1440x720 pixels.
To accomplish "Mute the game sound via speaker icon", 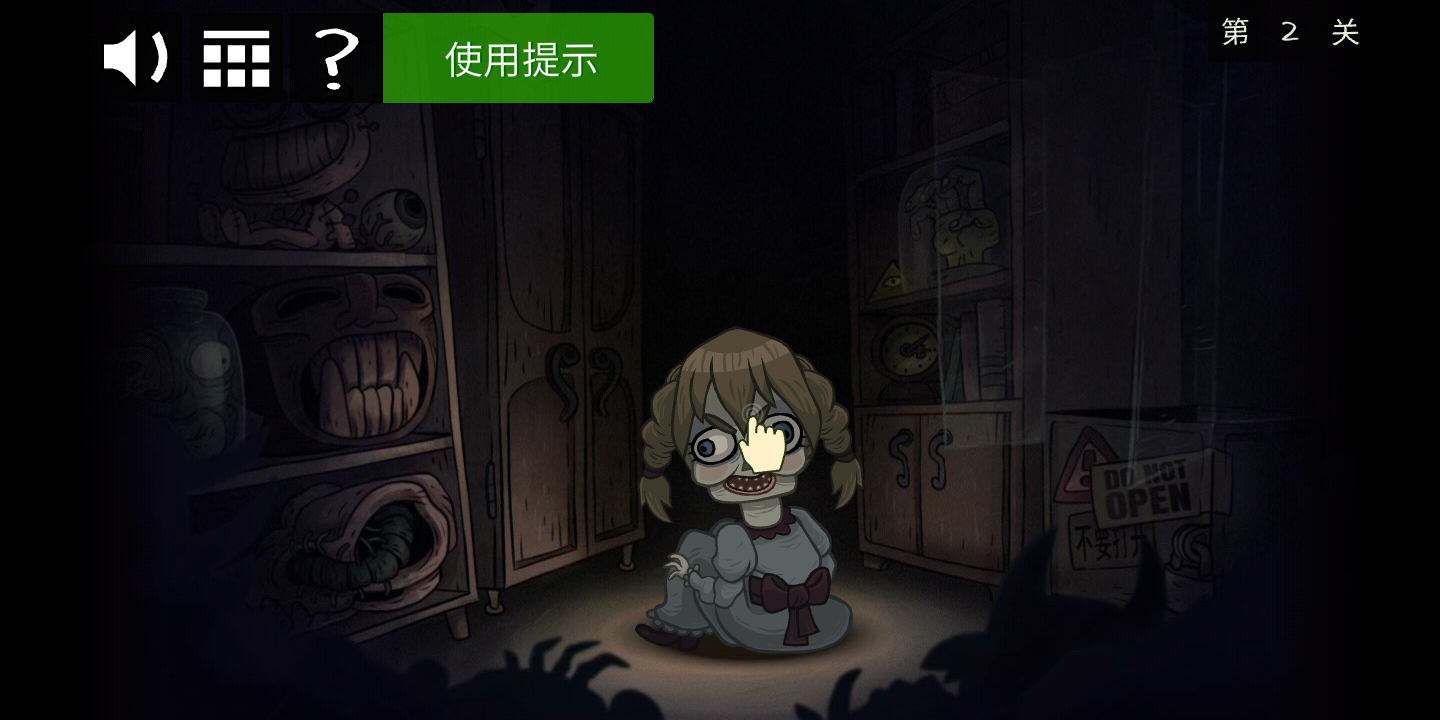I will 137,57.
